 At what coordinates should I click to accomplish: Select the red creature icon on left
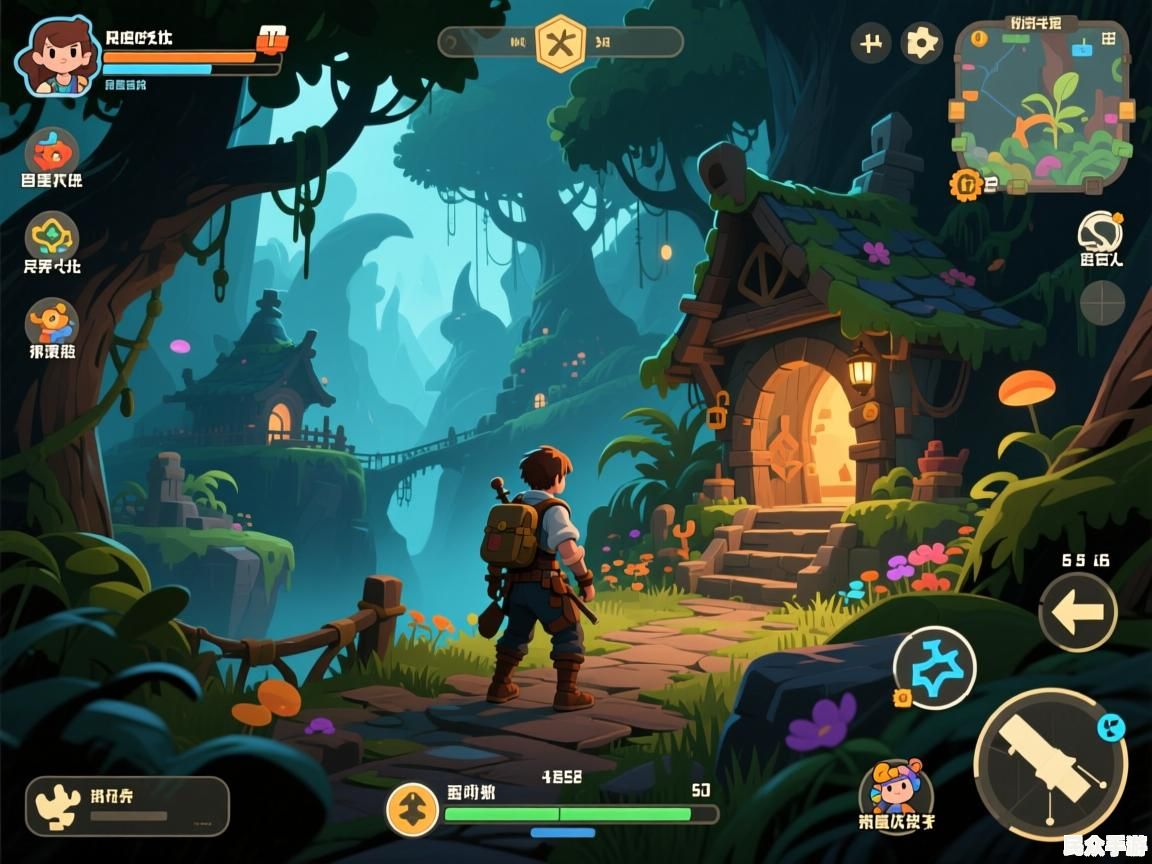(x=52, y=153)
